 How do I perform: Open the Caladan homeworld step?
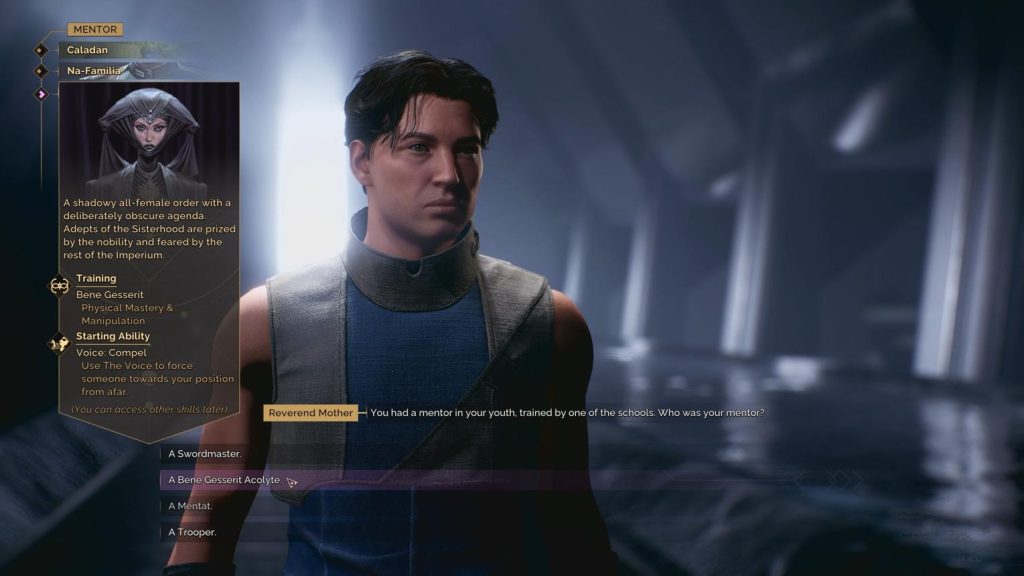click(87, 49)
